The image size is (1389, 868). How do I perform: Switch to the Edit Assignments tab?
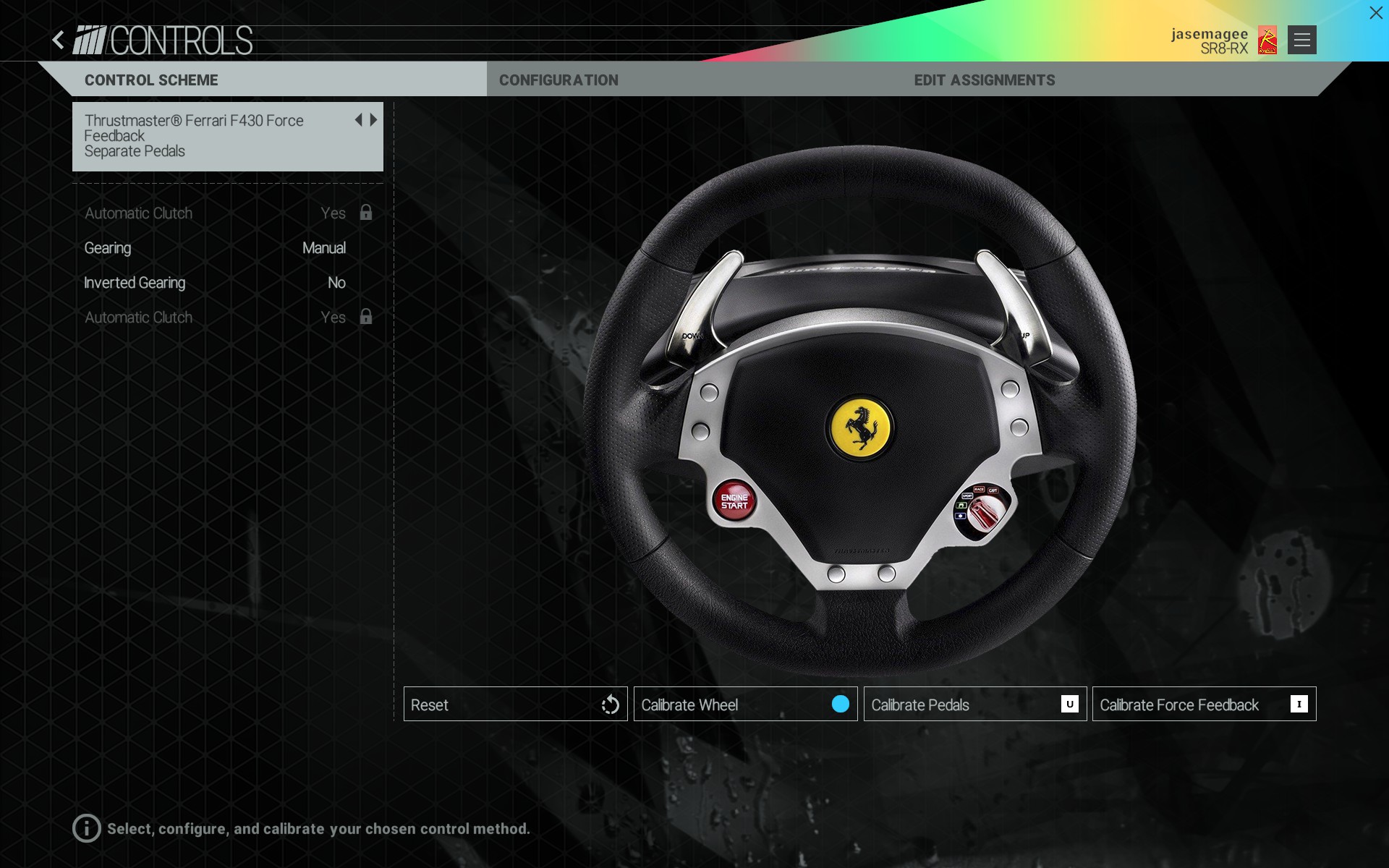pyautogui.click(x=984, y=80)
